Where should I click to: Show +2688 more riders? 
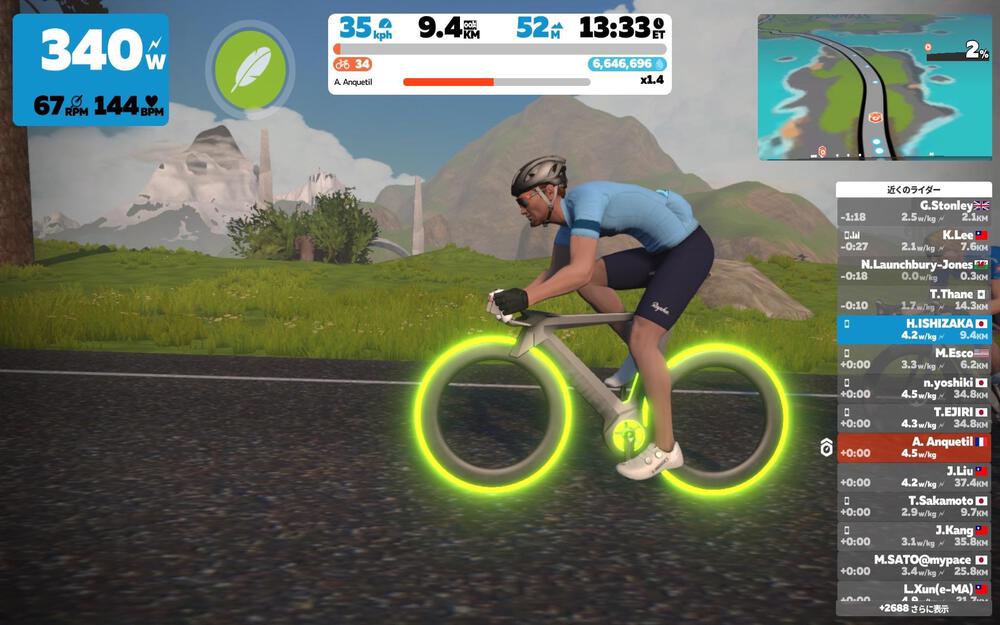coord(913,607)
